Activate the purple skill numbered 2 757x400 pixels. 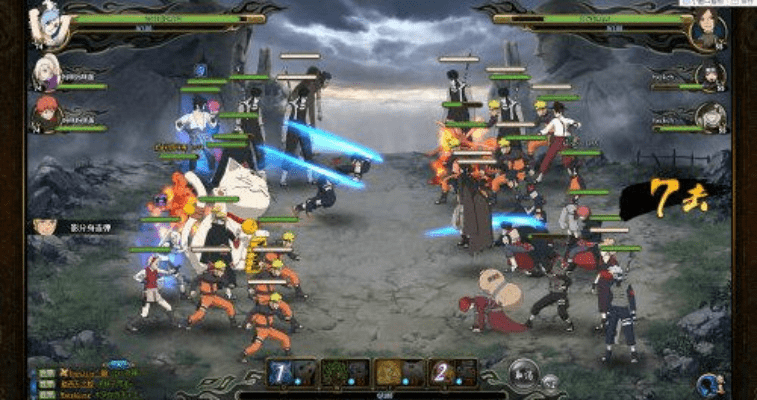[x=441, y=372]
